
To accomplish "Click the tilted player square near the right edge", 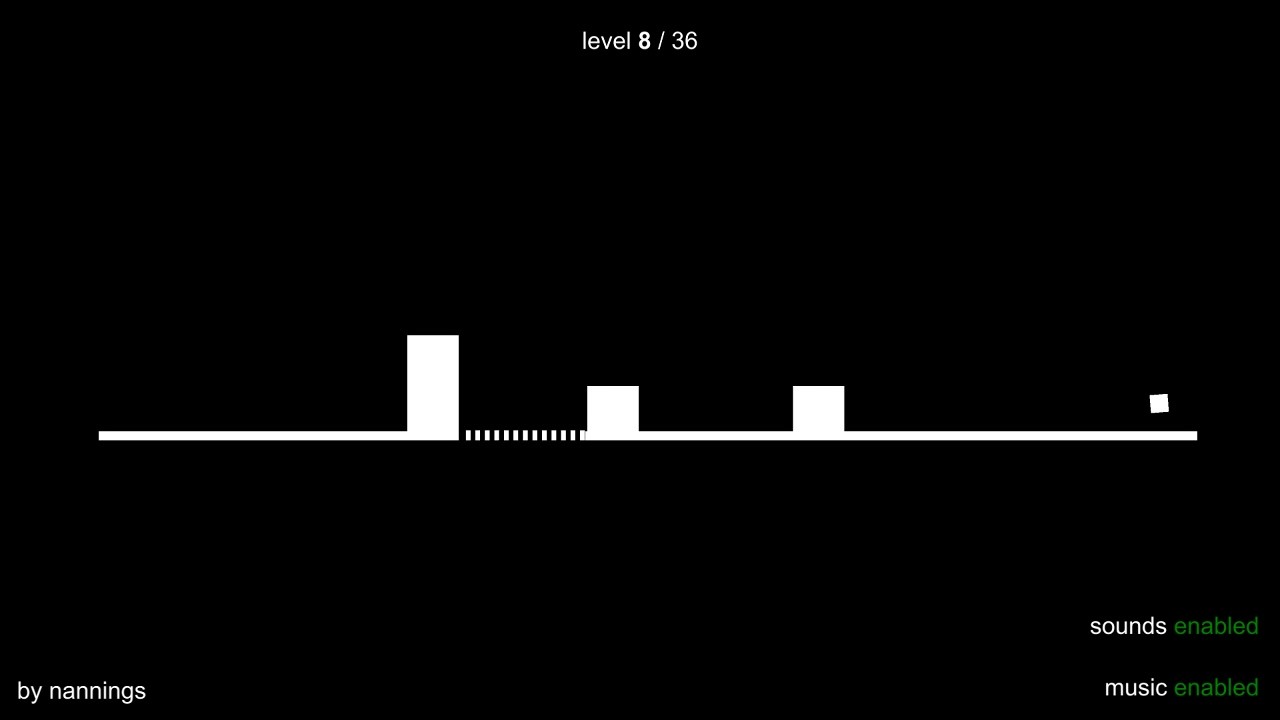I will 1160,403.
